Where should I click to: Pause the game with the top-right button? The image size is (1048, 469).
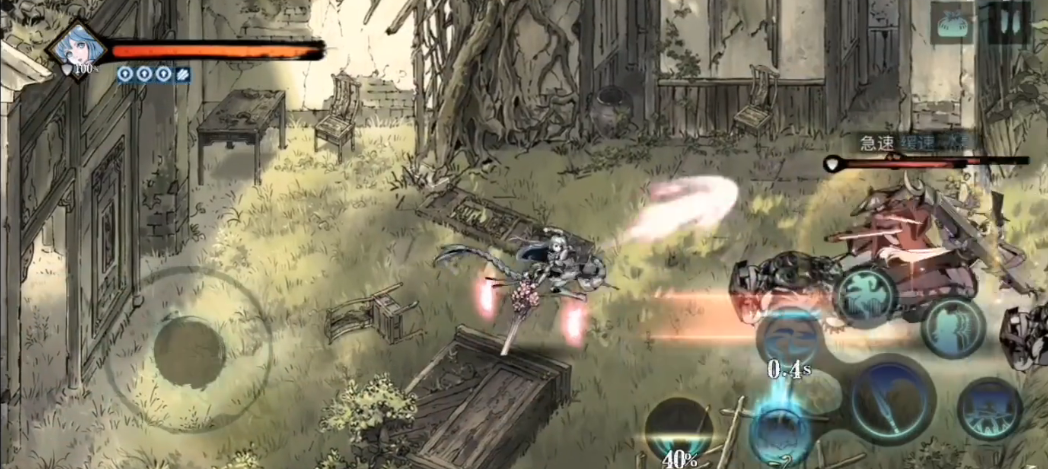1008,22
